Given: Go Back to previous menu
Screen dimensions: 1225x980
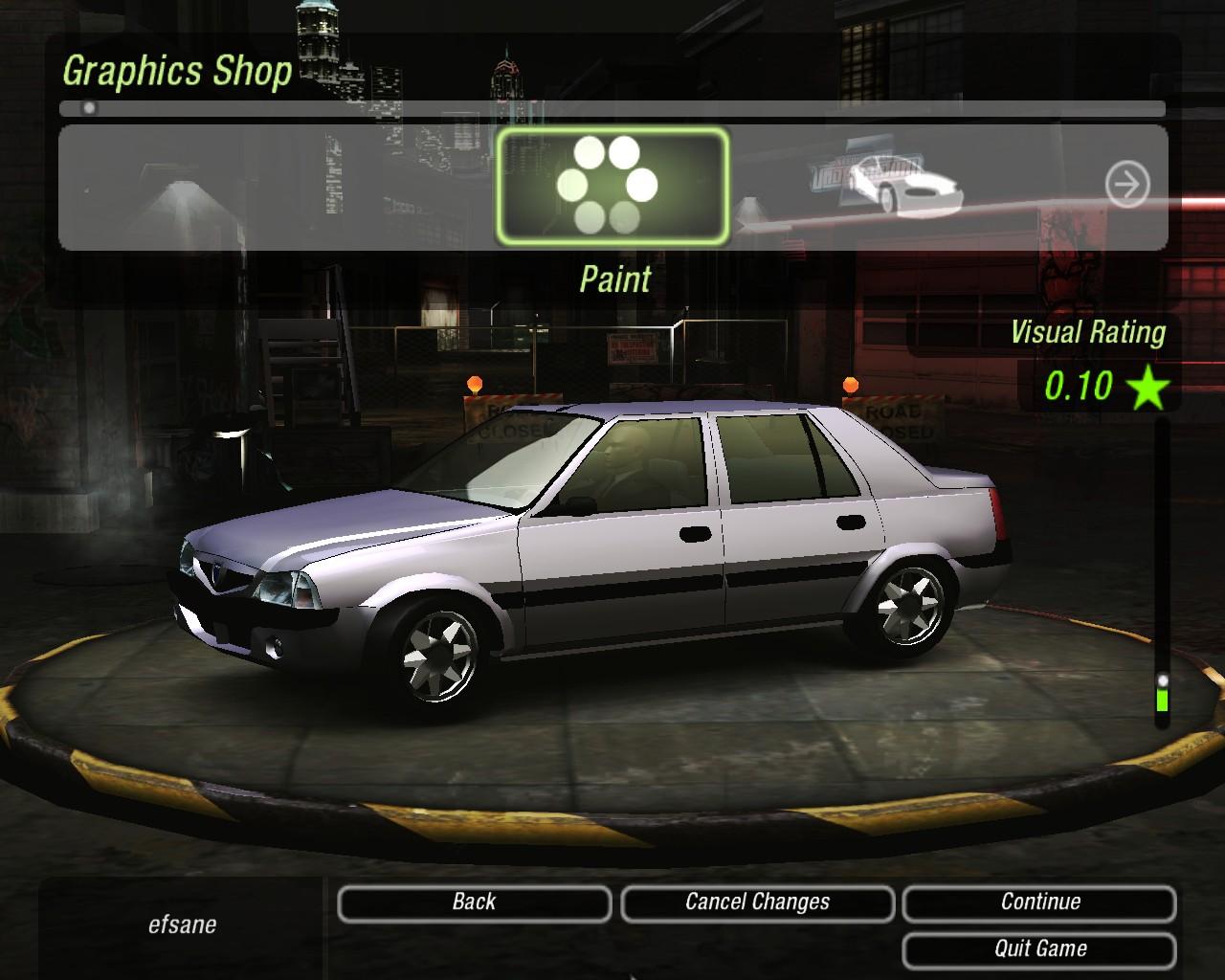Looking at the screenshot, I should coord(474,902).
